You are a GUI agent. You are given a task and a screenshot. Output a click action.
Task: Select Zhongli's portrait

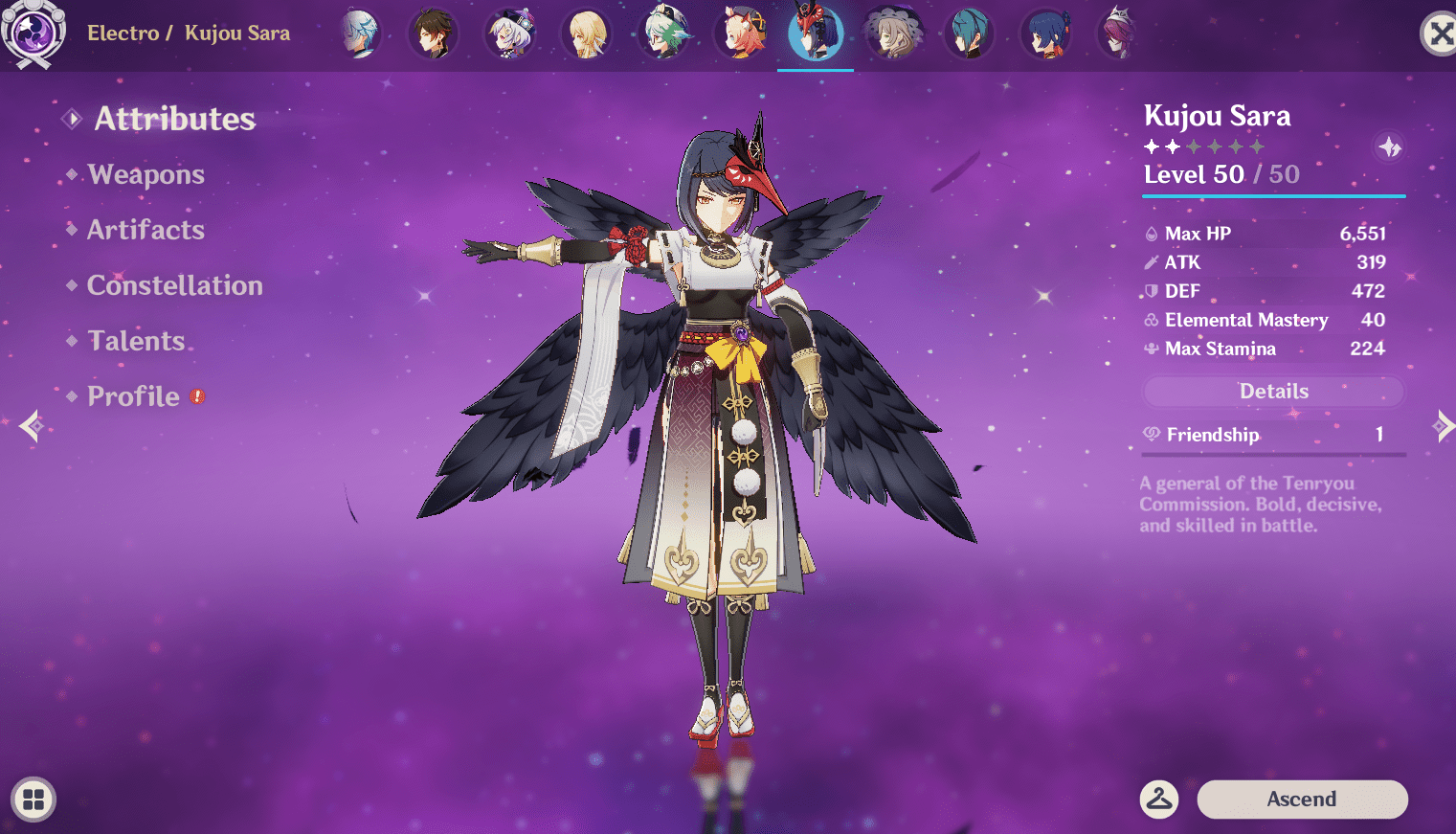[x=434, y=34]
